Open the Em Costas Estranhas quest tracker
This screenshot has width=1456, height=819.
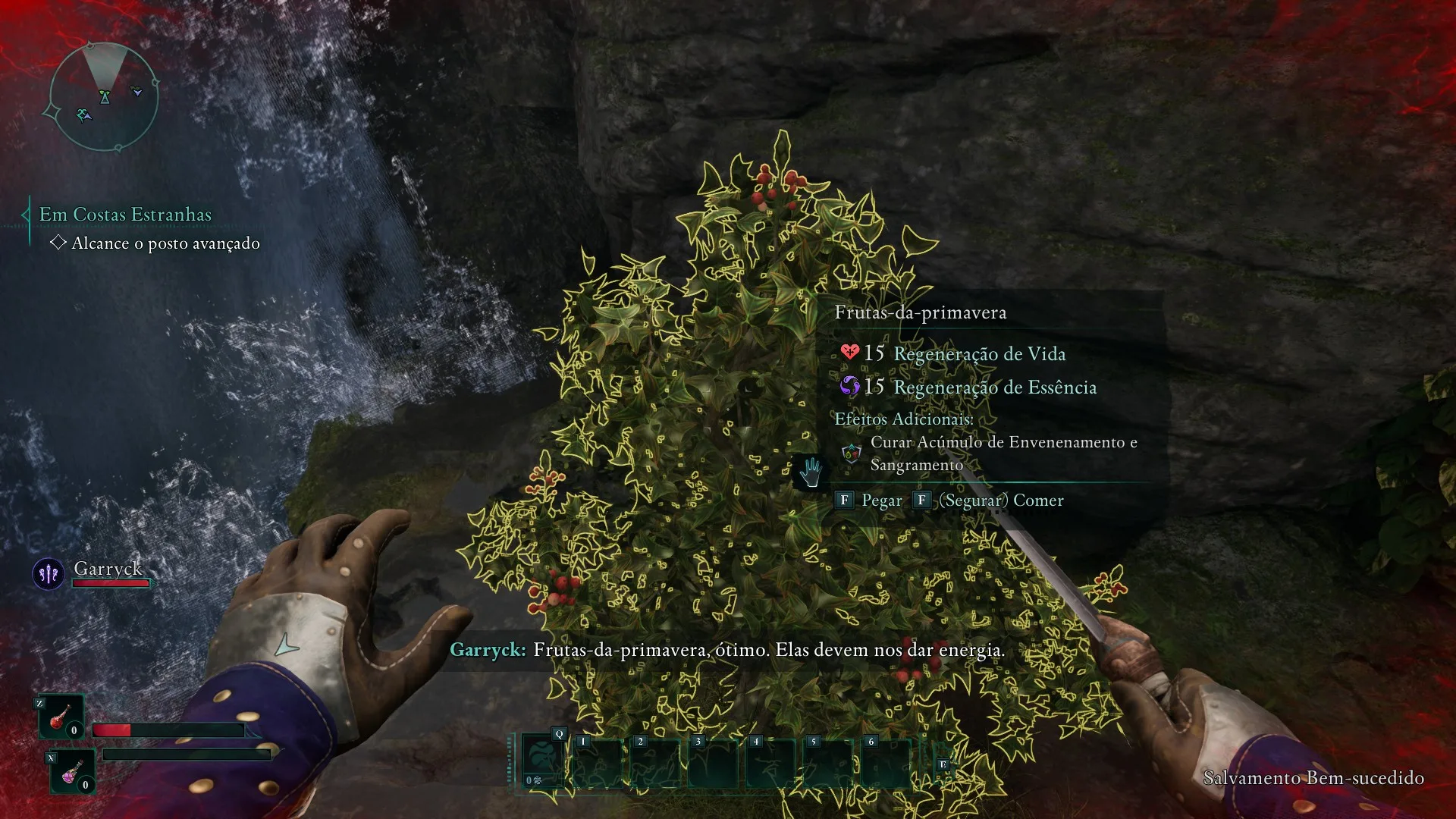point(125,215)
